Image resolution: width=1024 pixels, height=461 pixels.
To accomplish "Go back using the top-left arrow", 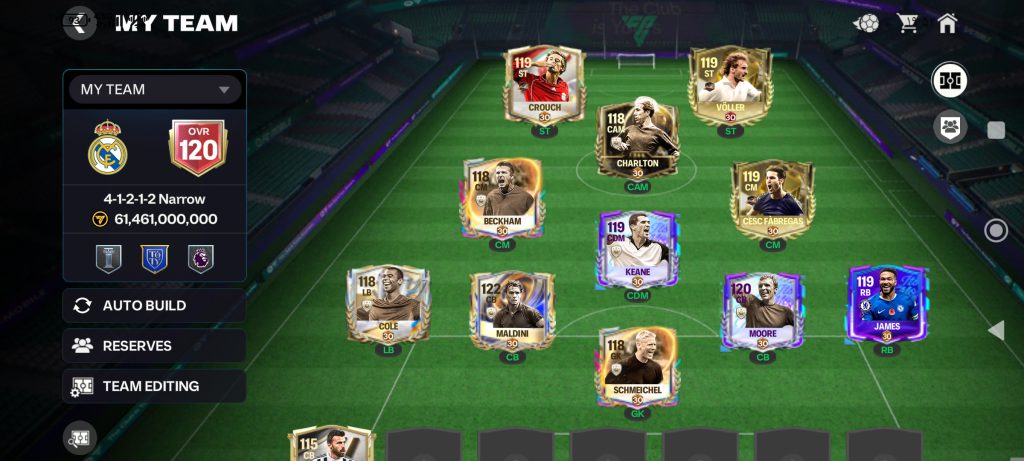I will point(80,22).
